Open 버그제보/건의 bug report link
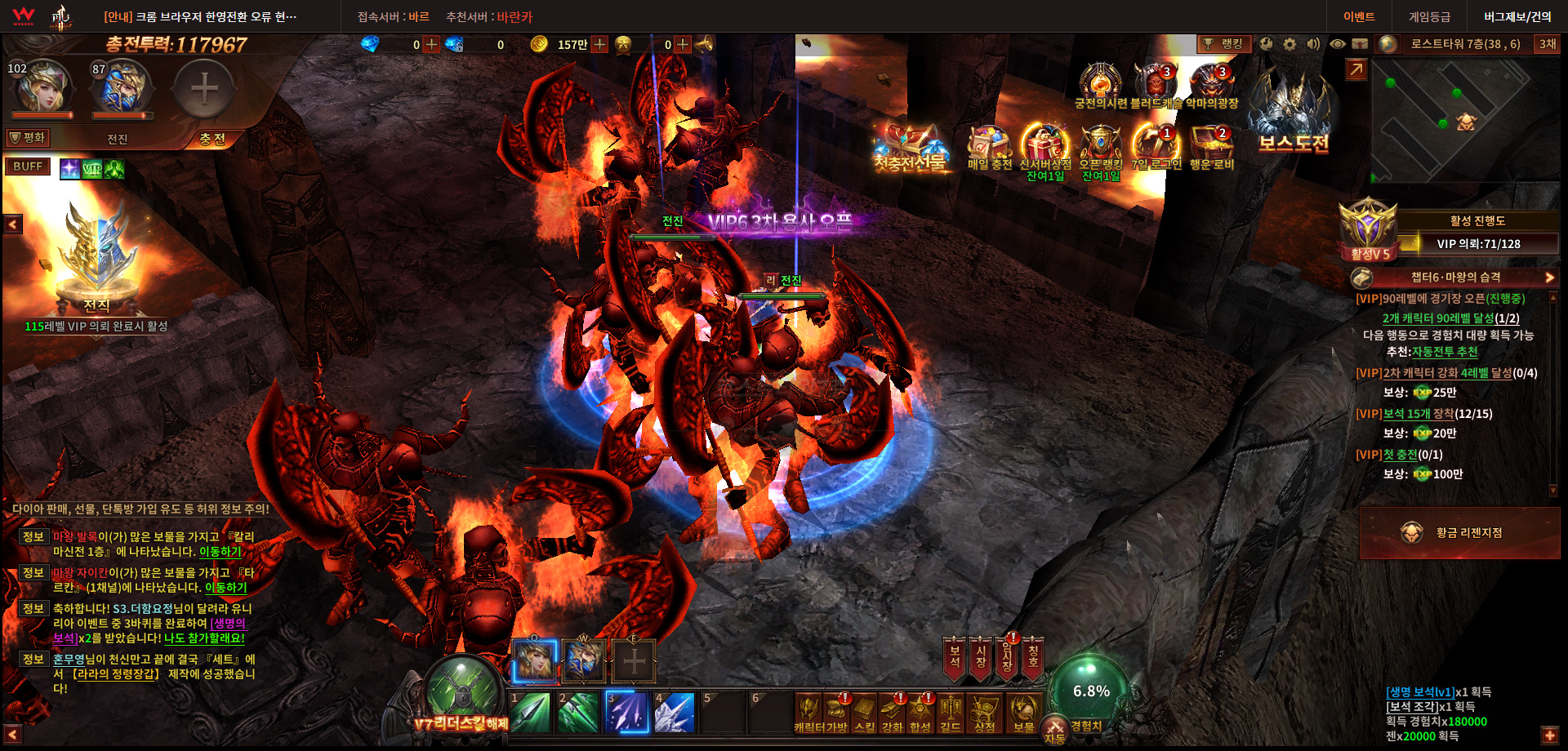Screen dimensions: 1568x751 1517,16
